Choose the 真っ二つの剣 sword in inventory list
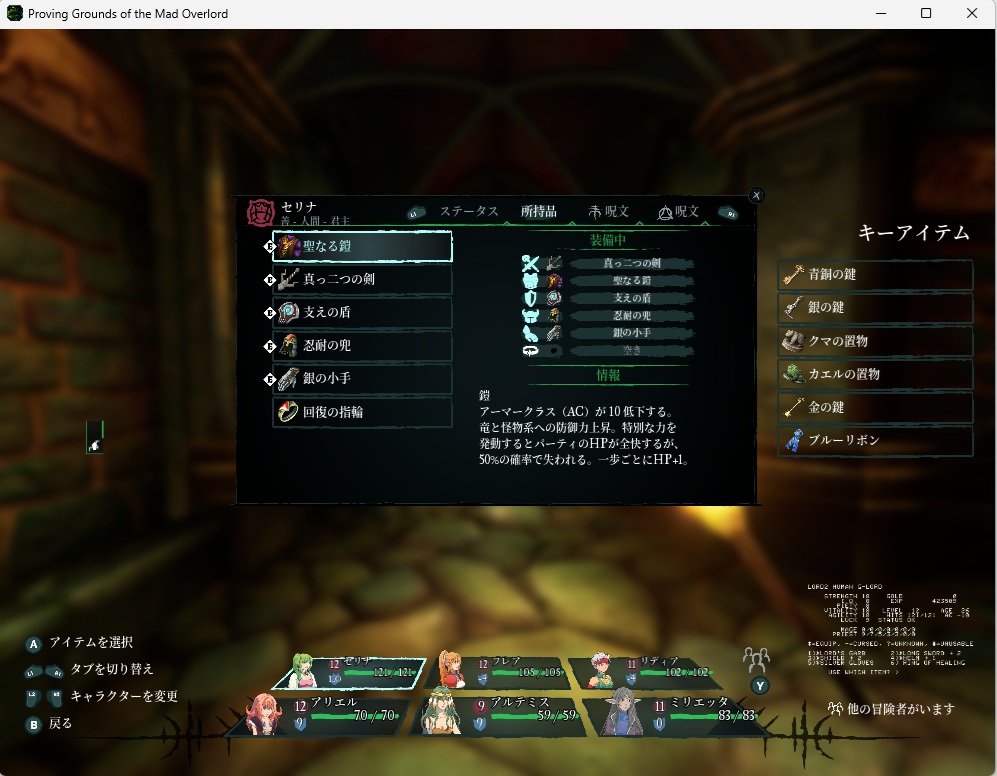This screenshot has height=776, width=997. click(362, 279)
